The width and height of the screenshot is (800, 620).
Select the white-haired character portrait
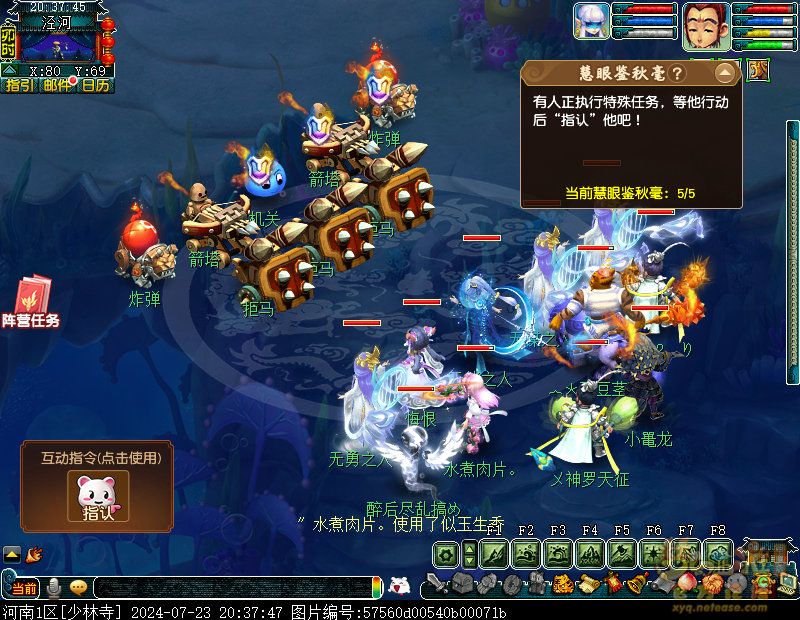tap(591, 21)
